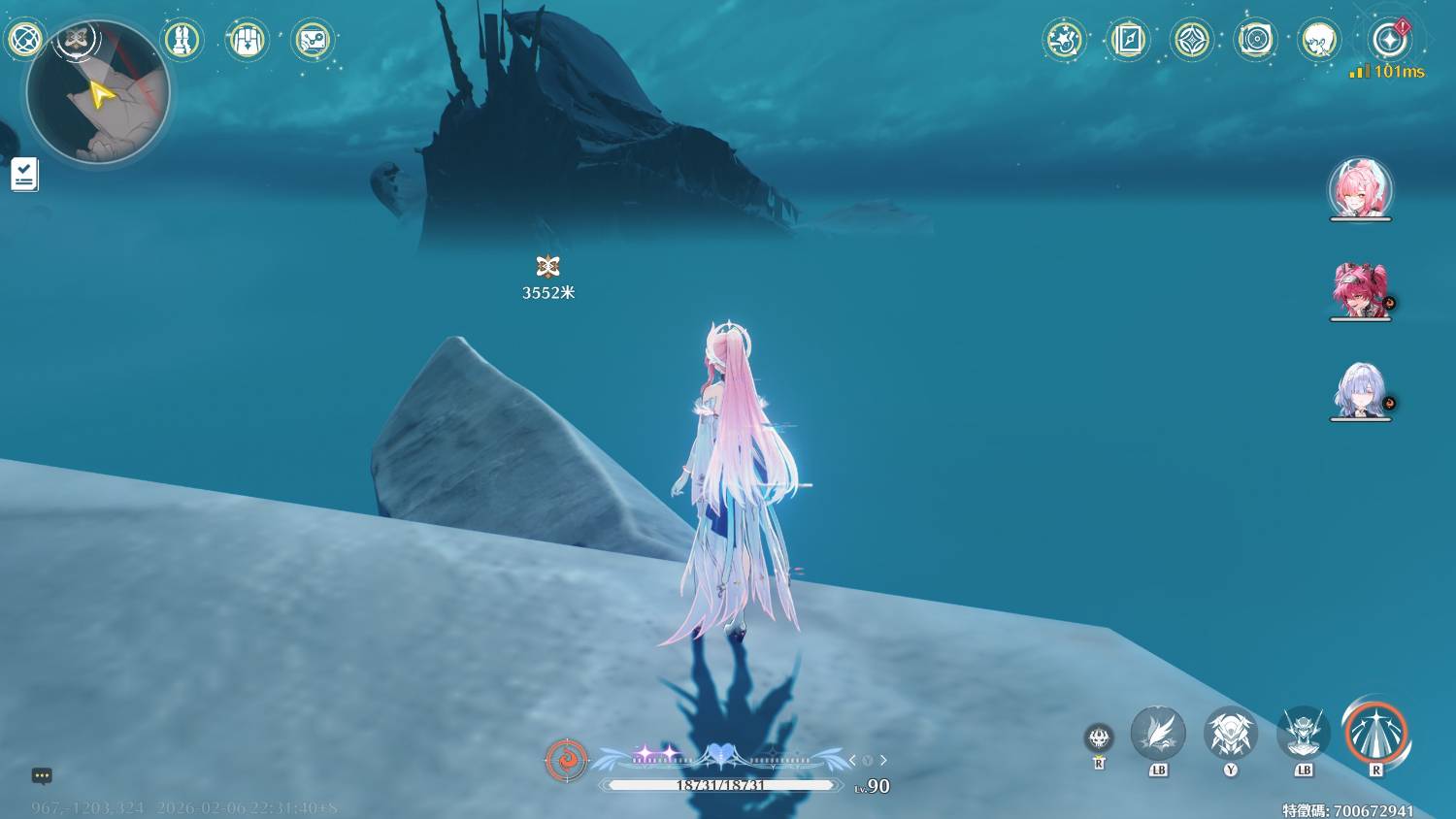Activate the feather wing skill
The width and height of the screenshot is (1456, 819).
(1158, 734)
